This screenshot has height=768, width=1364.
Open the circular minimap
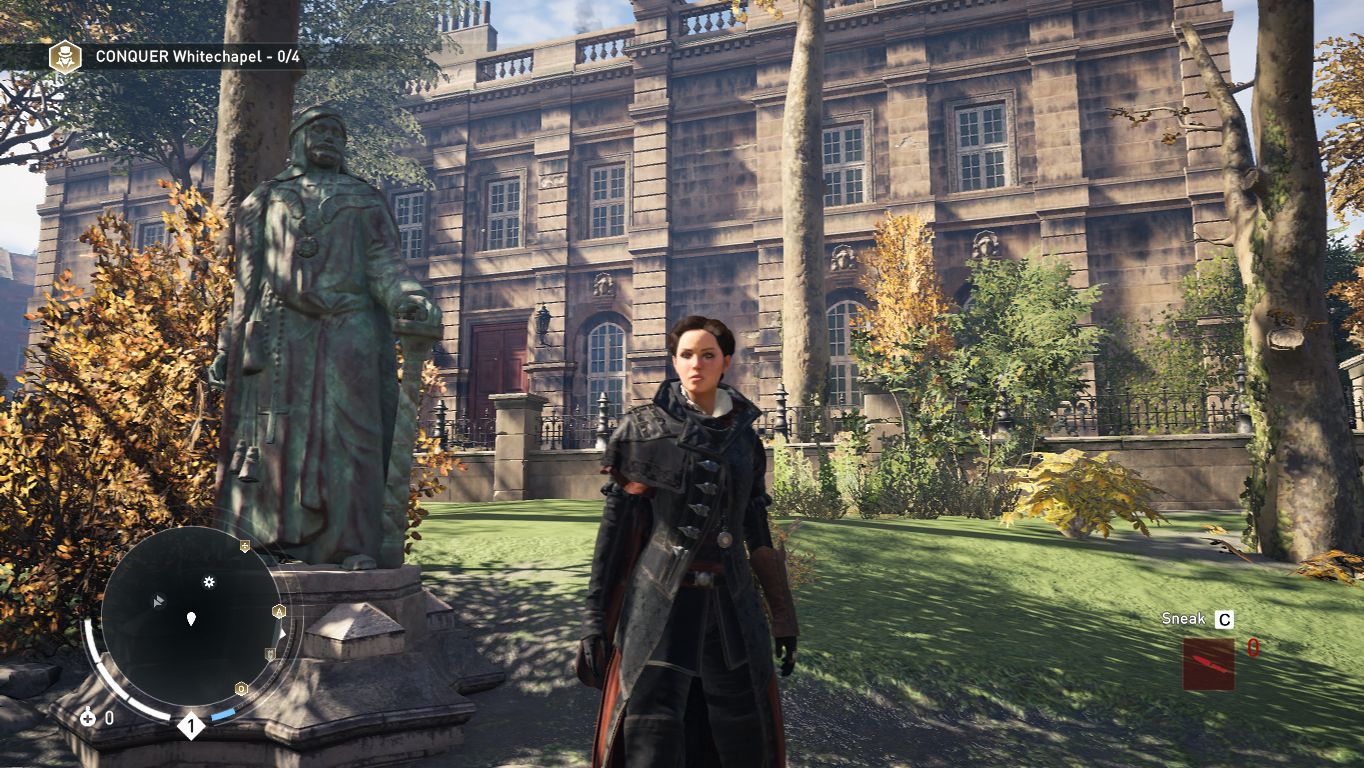[x=190, y=620]
